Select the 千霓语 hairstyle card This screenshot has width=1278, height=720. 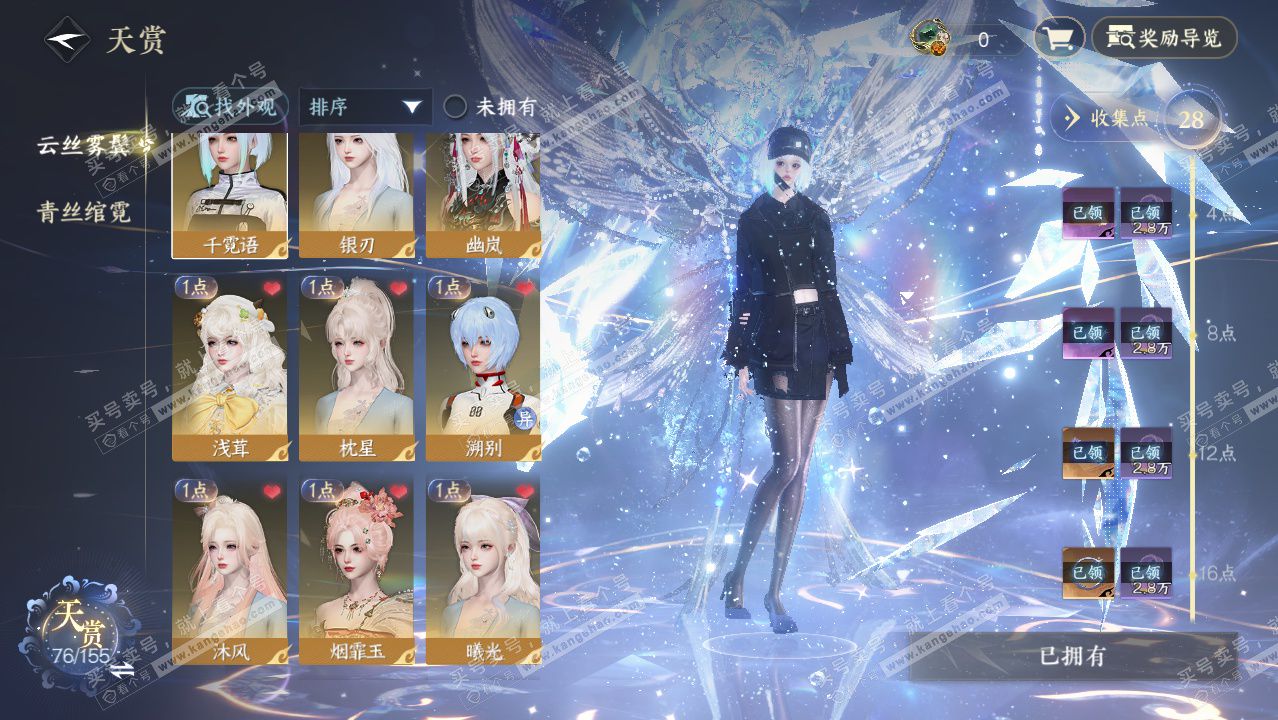pyautogui.click(x=230, y=195)
